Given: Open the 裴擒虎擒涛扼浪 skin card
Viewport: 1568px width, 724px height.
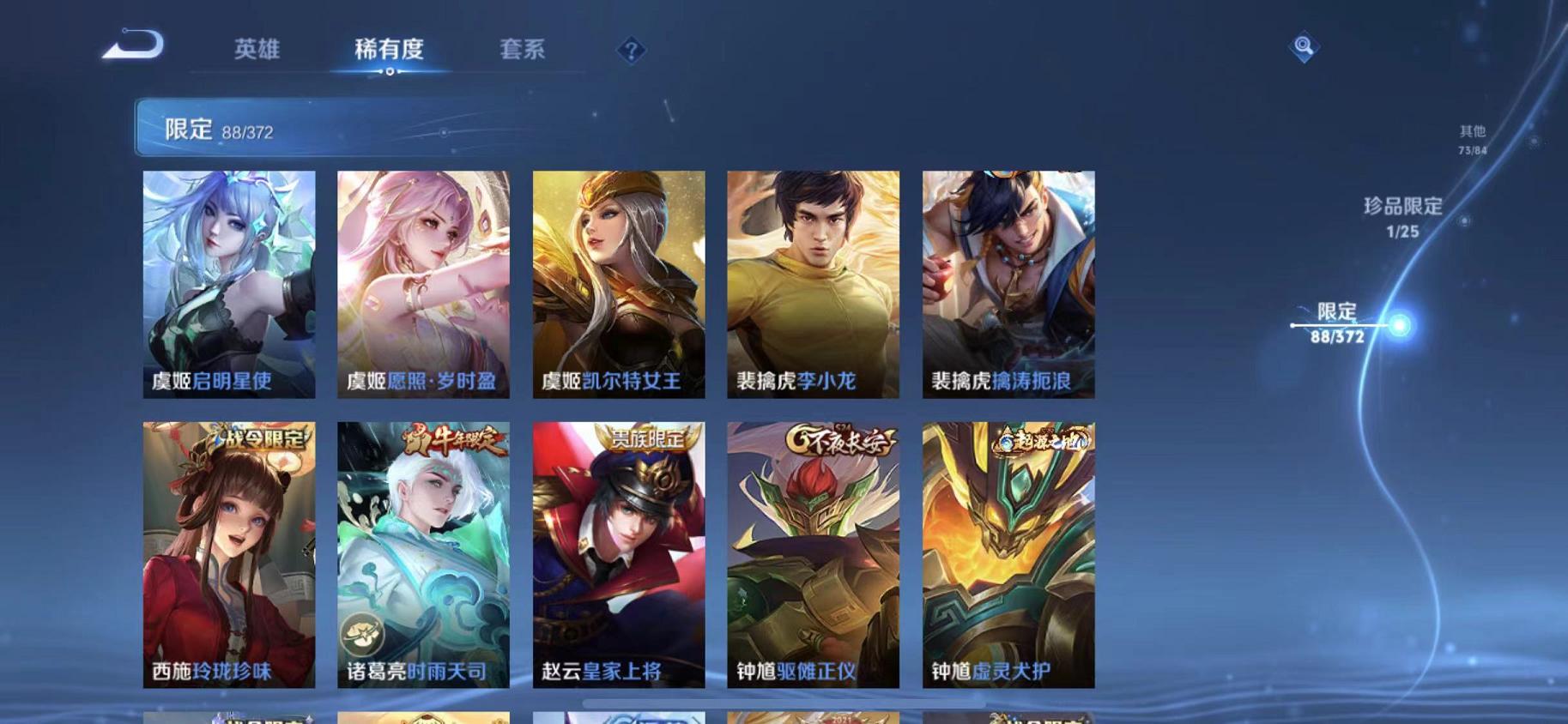Looking at the screenshot, I should 1008,283.
